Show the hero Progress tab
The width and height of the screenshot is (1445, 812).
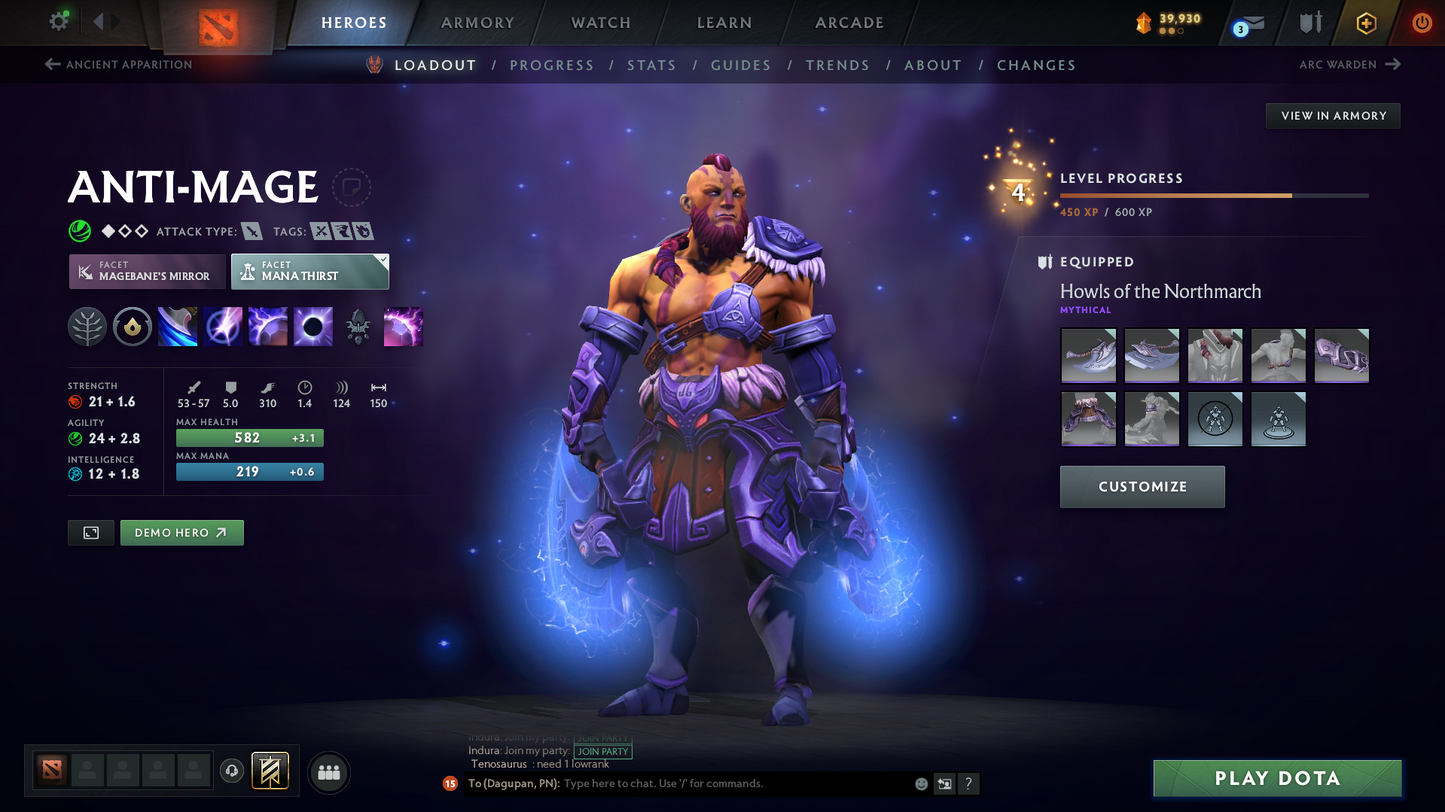[x=551, y=65]
